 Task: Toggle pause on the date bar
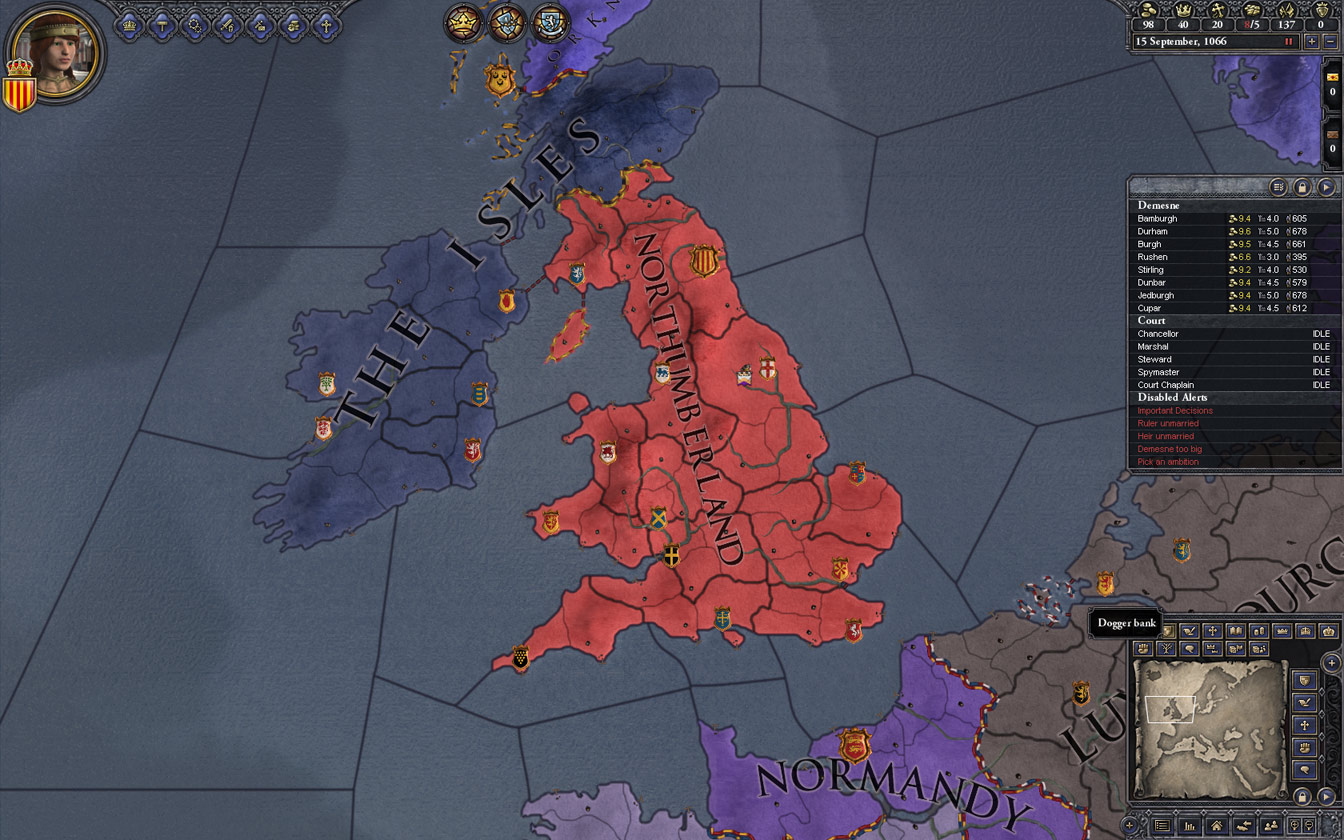tap(1288, 42)
